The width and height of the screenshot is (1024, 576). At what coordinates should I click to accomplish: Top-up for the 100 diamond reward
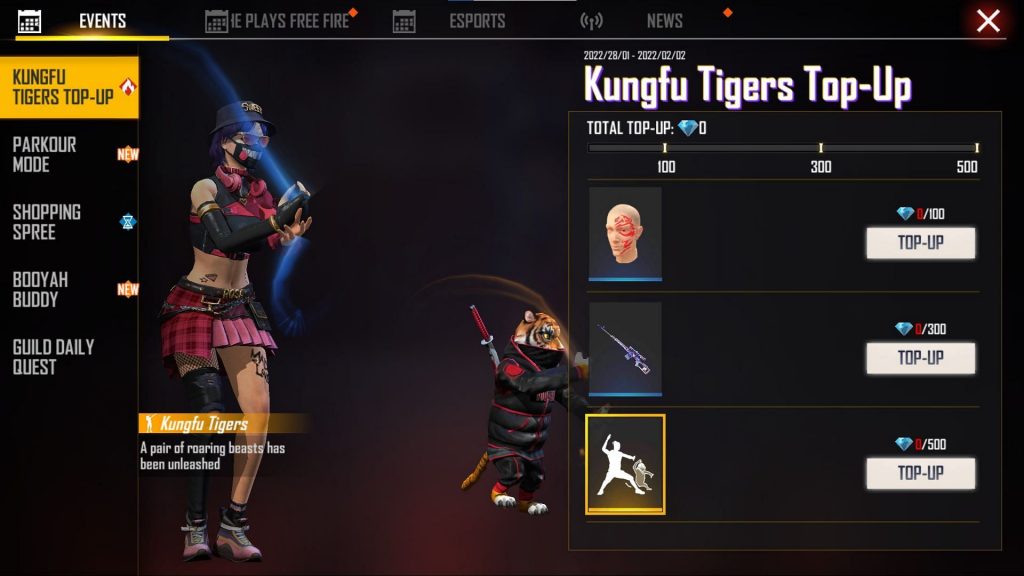tap(920, 243)
